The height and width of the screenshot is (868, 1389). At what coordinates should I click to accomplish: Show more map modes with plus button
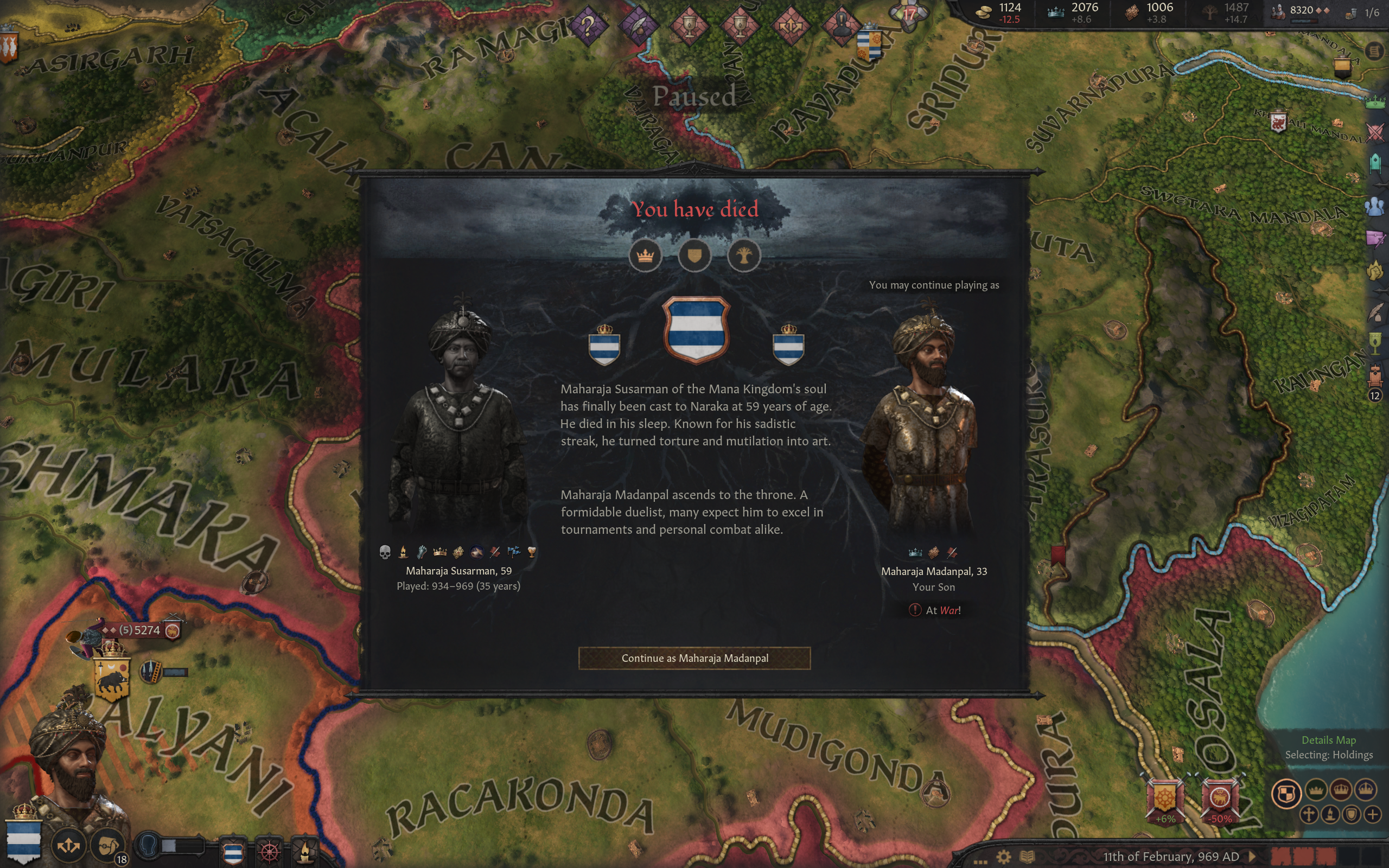pyautogui.click(x=1372, y=814)
